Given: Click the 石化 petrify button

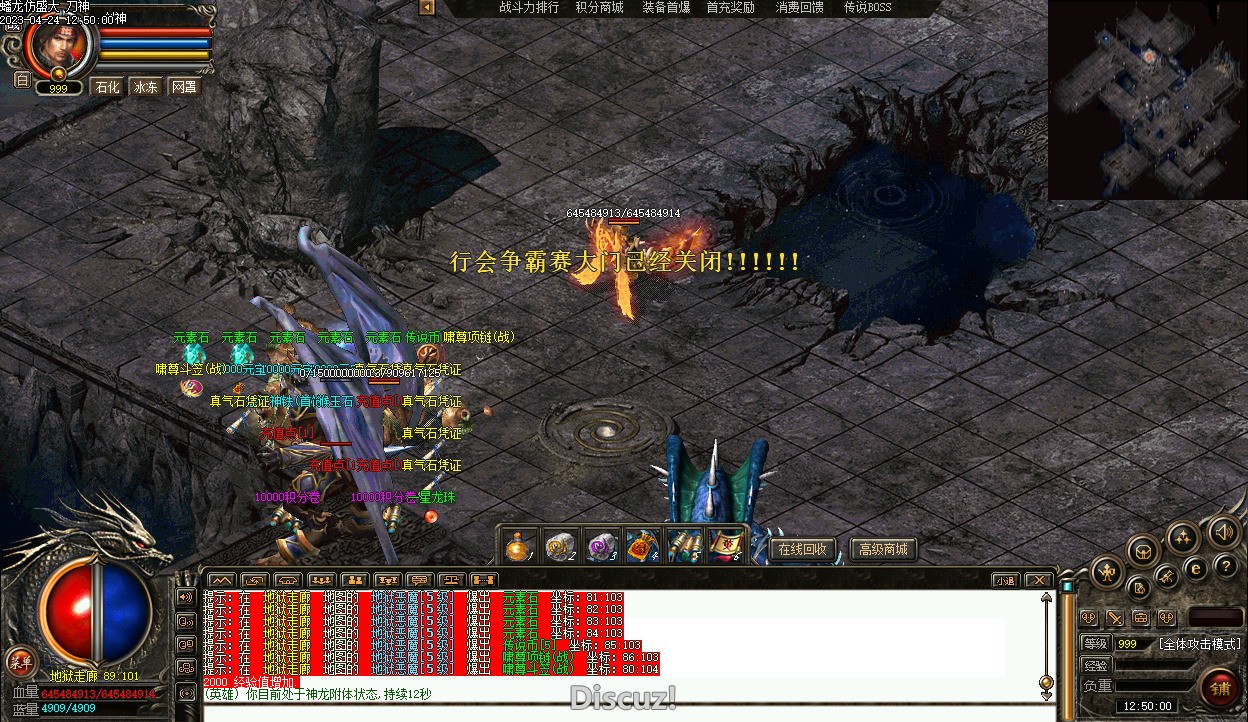Looking at the screenshot, I should pyautogui.click(x=107, y=87).
